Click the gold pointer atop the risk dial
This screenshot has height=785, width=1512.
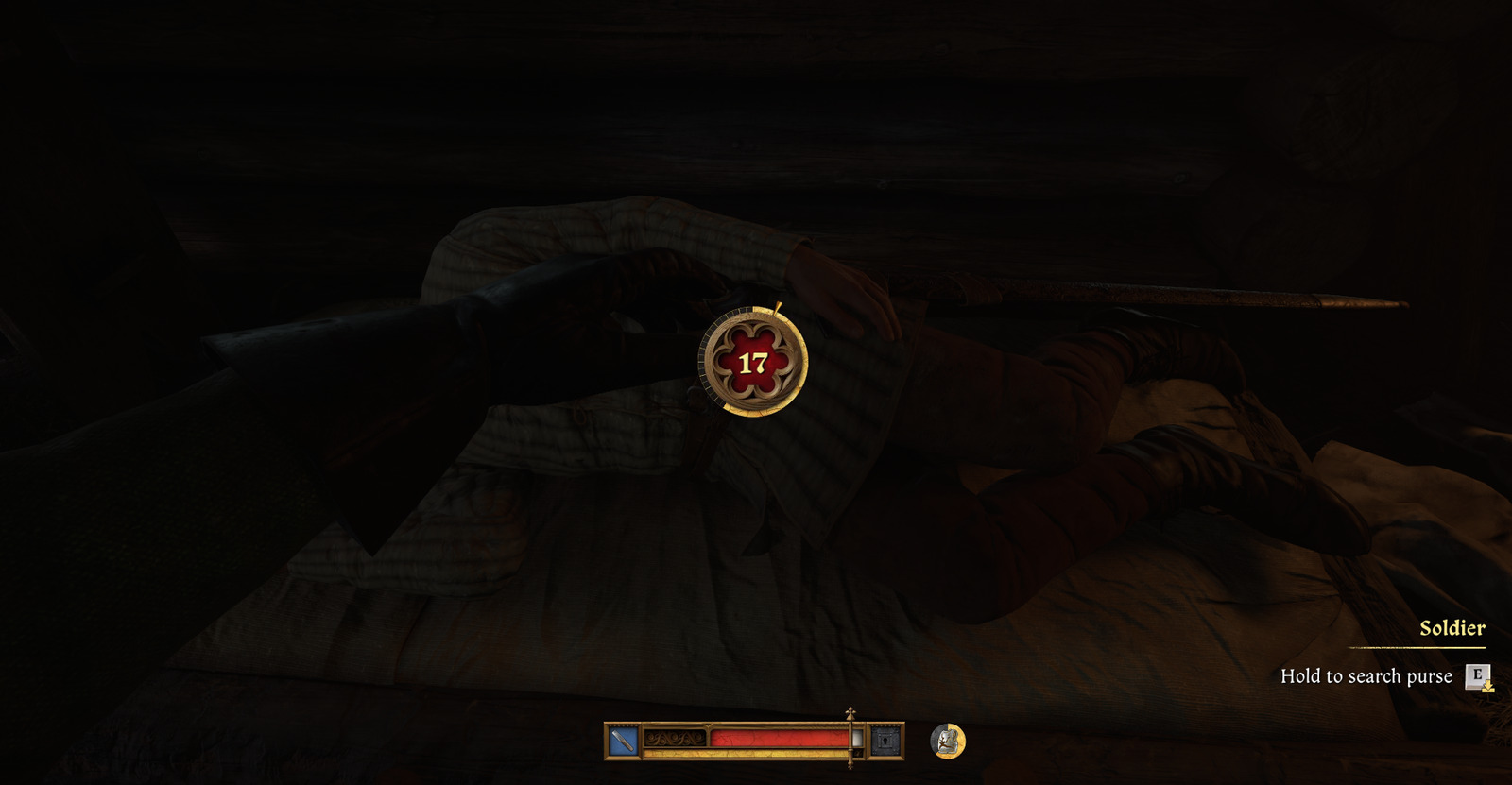click(777, 309)
